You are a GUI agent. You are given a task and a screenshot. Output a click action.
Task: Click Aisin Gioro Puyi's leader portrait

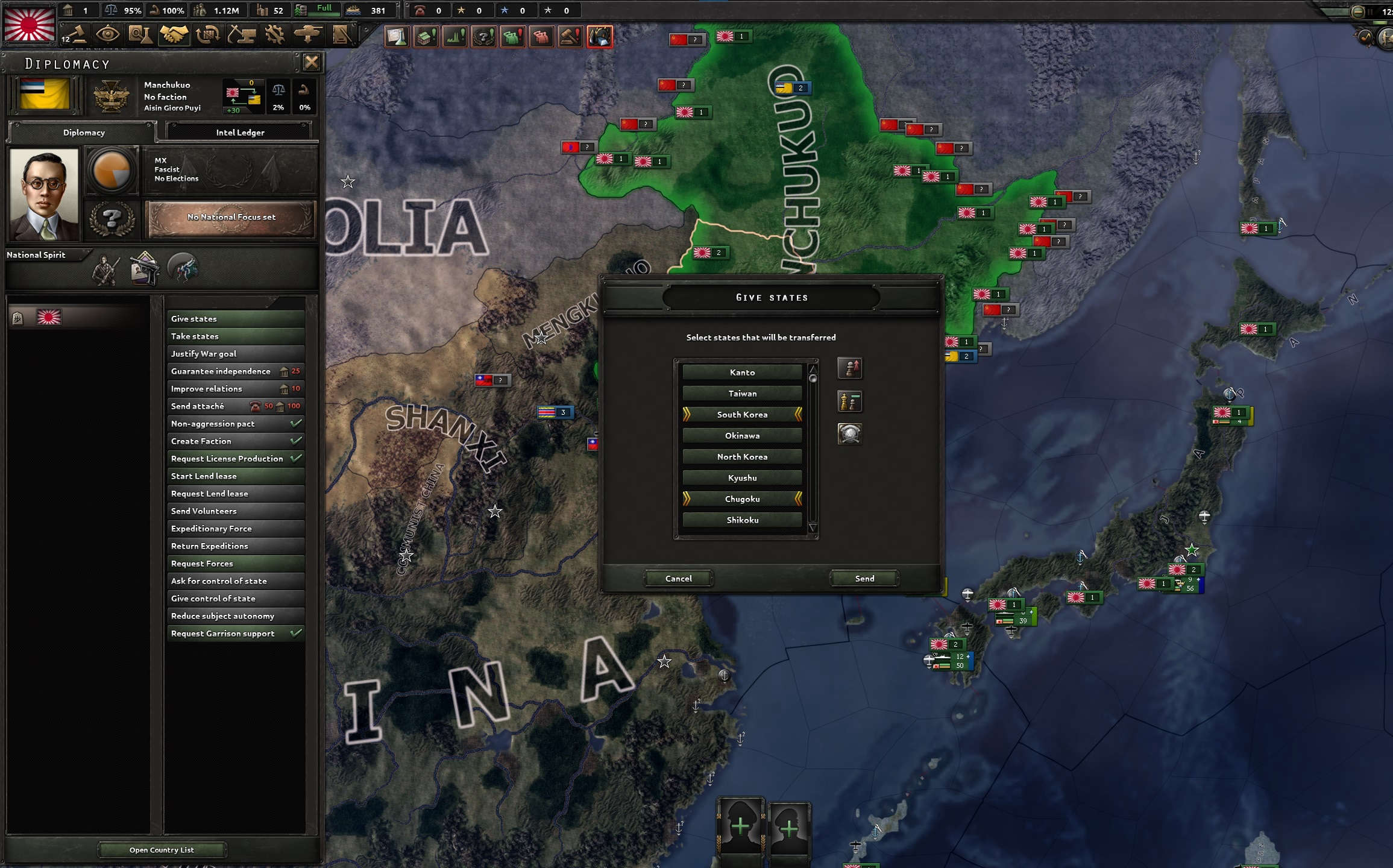point(44,194)
